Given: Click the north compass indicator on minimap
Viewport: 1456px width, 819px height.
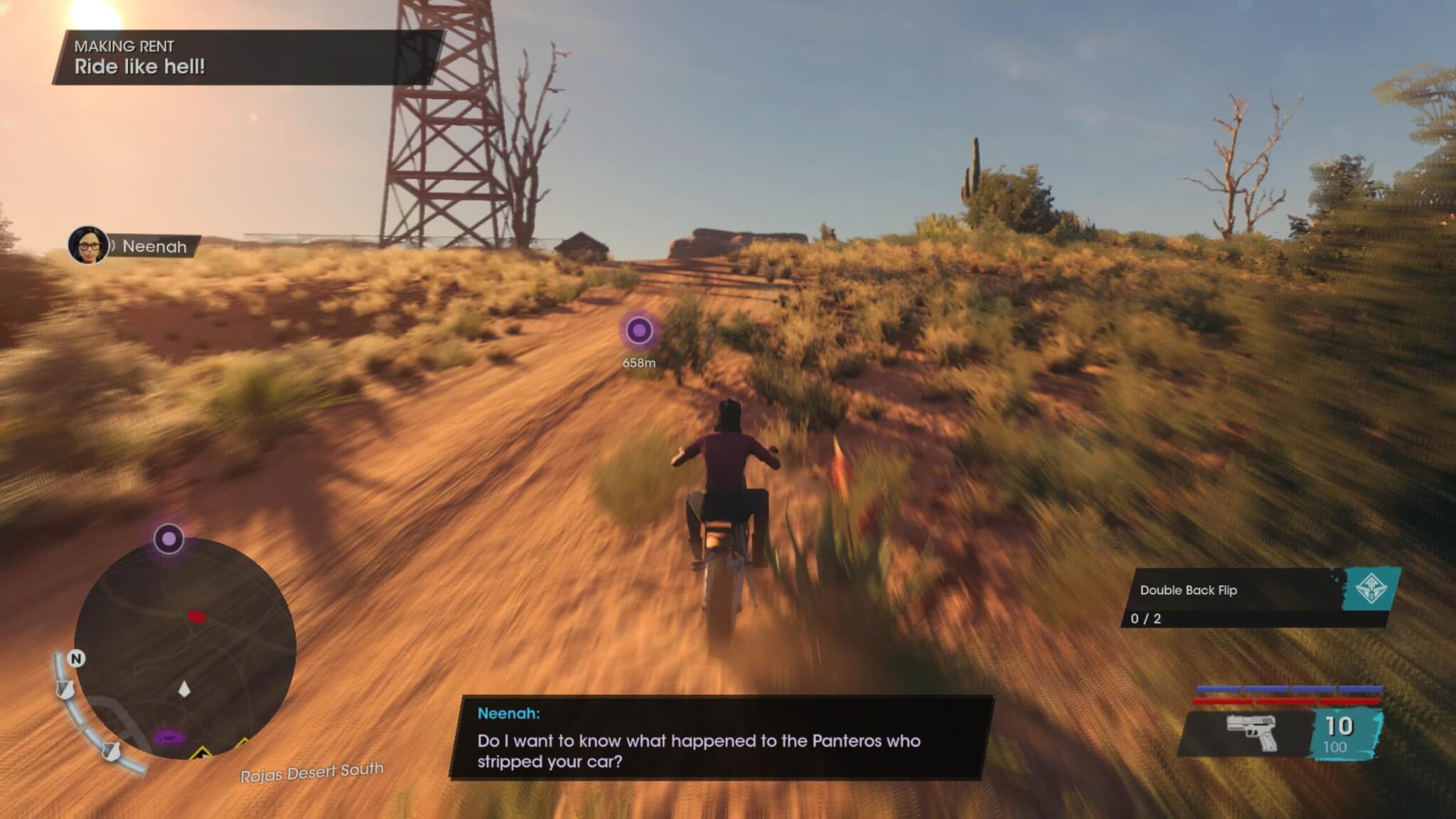Looking at the screenshot, I should tap(76, 659).
